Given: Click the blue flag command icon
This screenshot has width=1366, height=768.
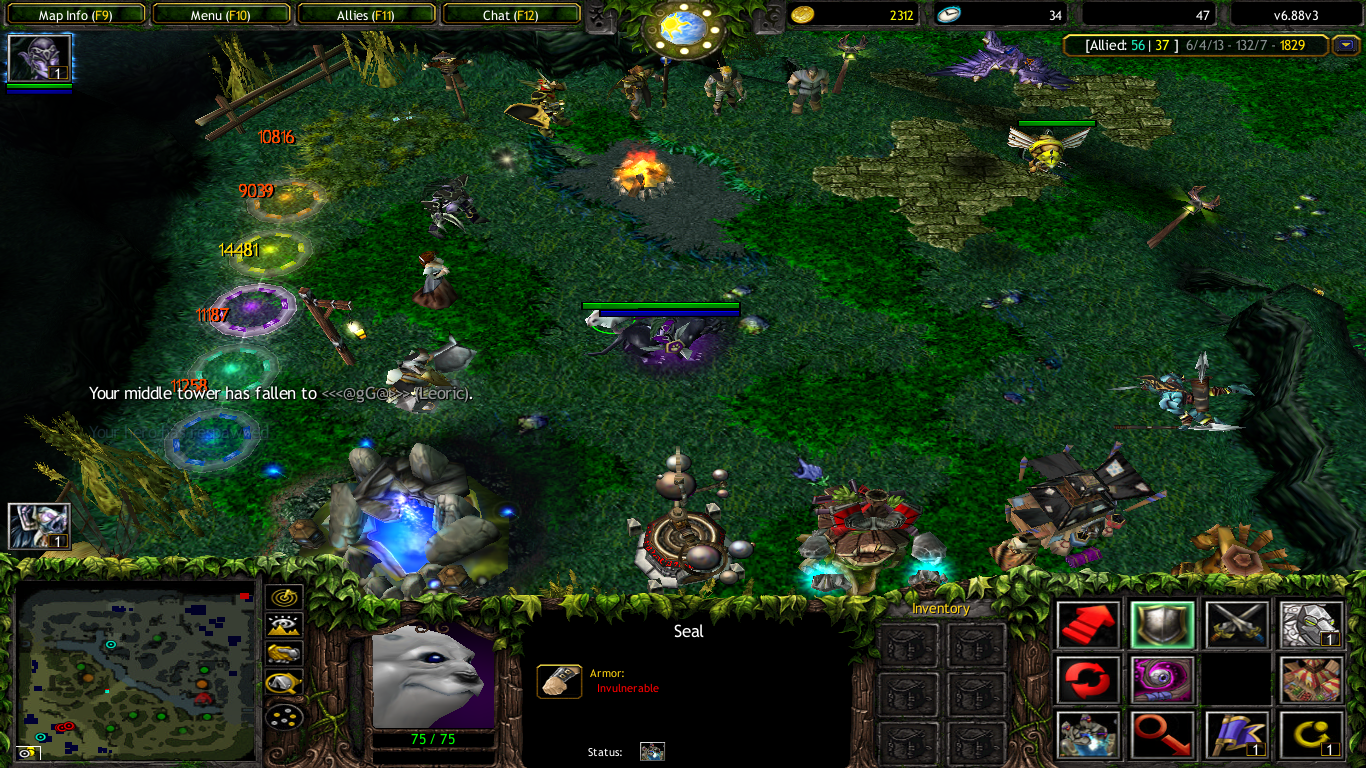Looking at the screenshot, I should pos(1237,735).
